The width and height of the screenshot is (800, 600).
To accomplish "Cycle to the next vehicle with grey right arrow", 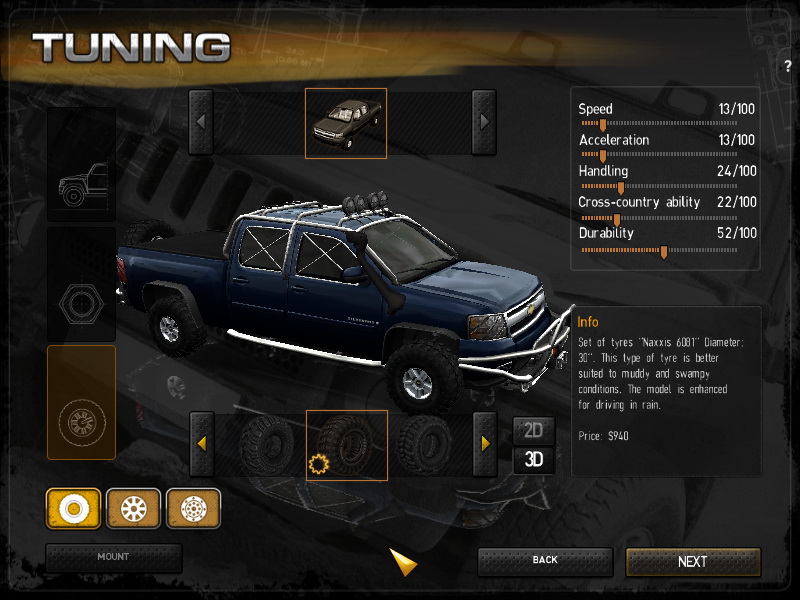I will [484, 122].
